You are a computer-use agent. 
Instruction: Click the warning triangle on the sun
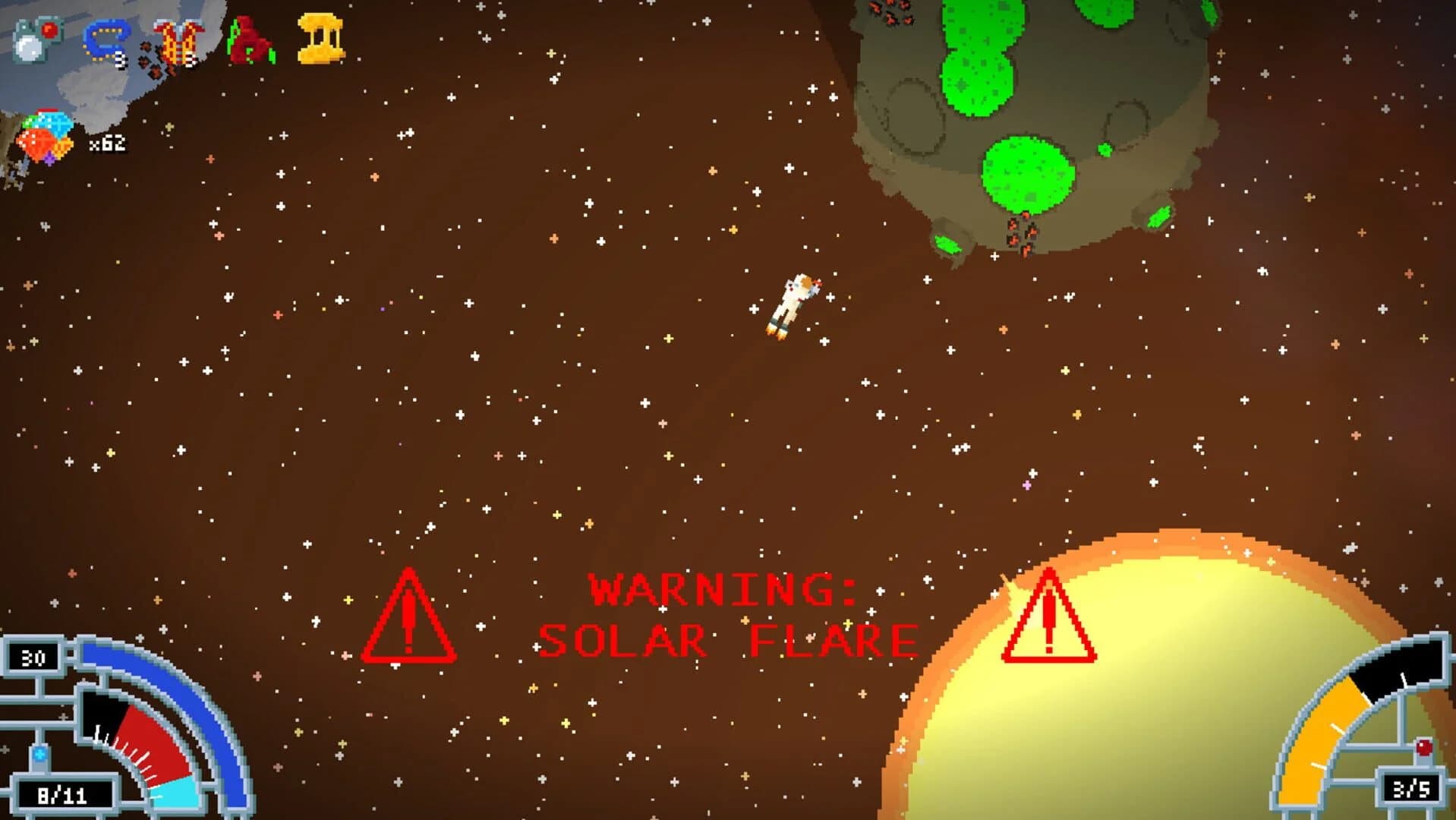point(1050,623)
